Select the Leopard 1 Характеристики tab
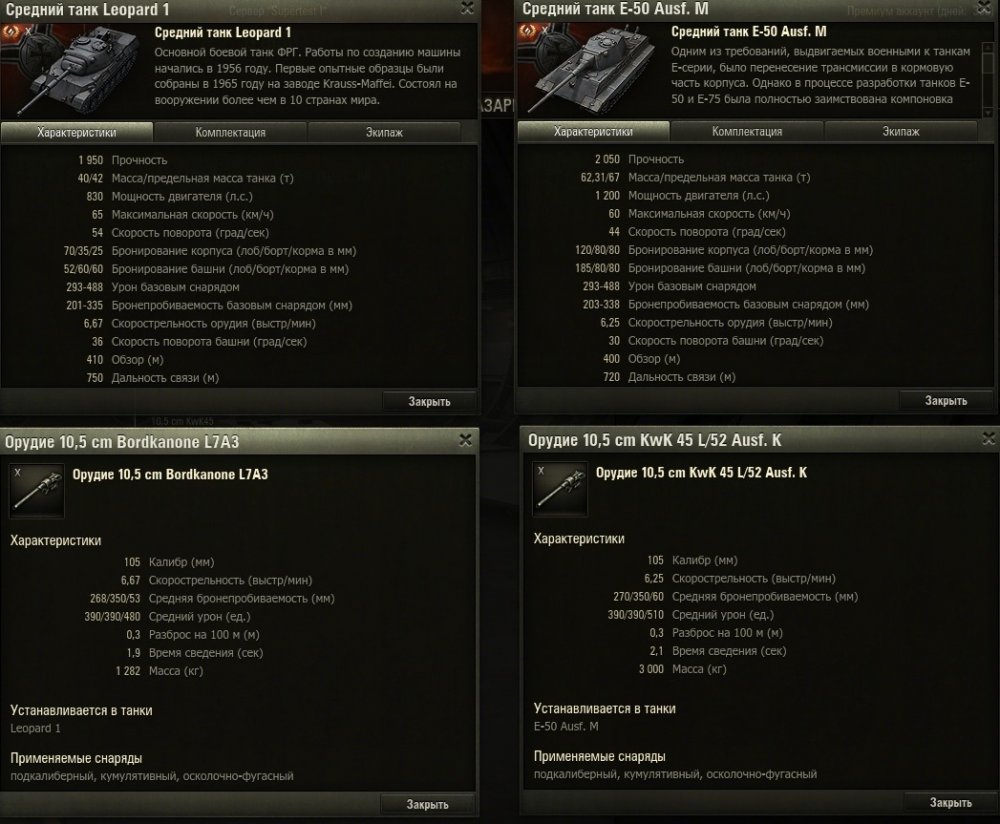 [77, 132]
